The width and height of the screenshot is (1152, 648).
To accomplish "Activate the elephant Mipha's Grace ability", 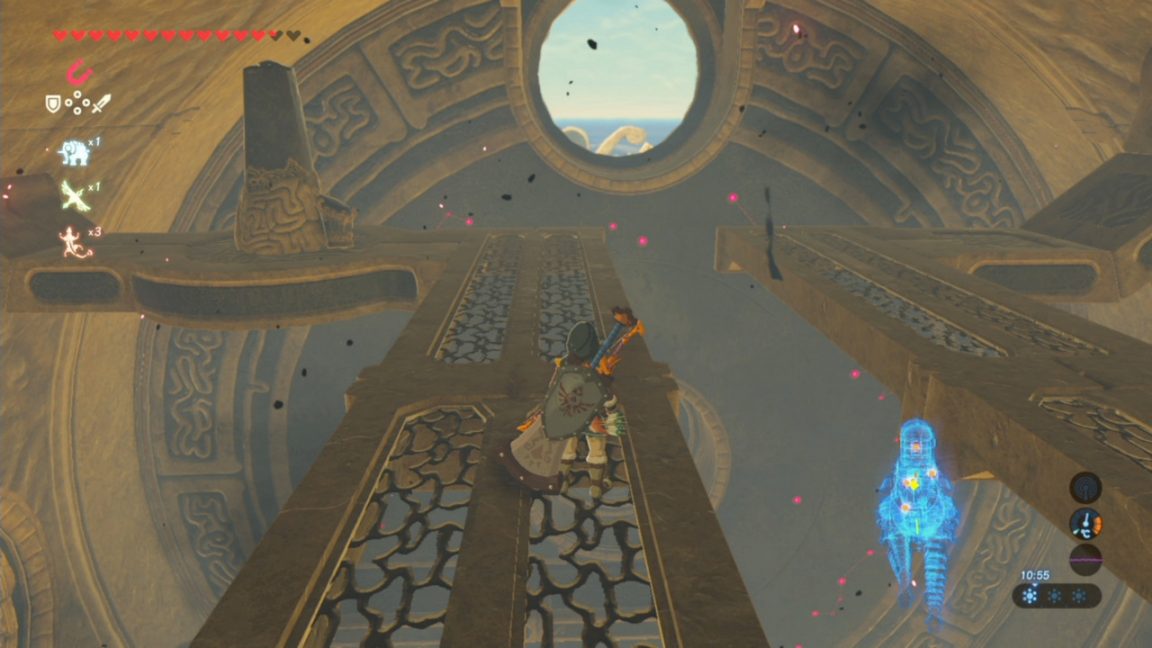I will coord(72,151).
